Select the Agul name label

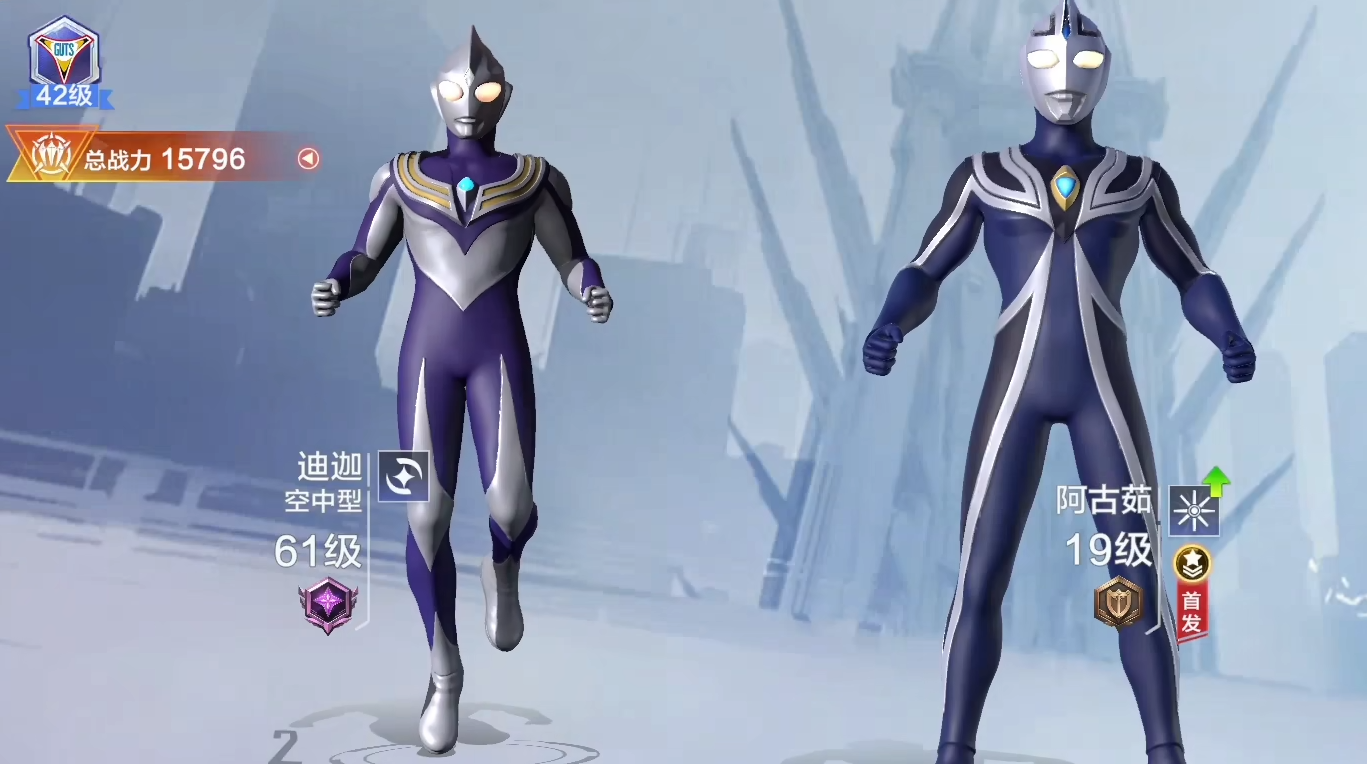tap(1104, 500)
